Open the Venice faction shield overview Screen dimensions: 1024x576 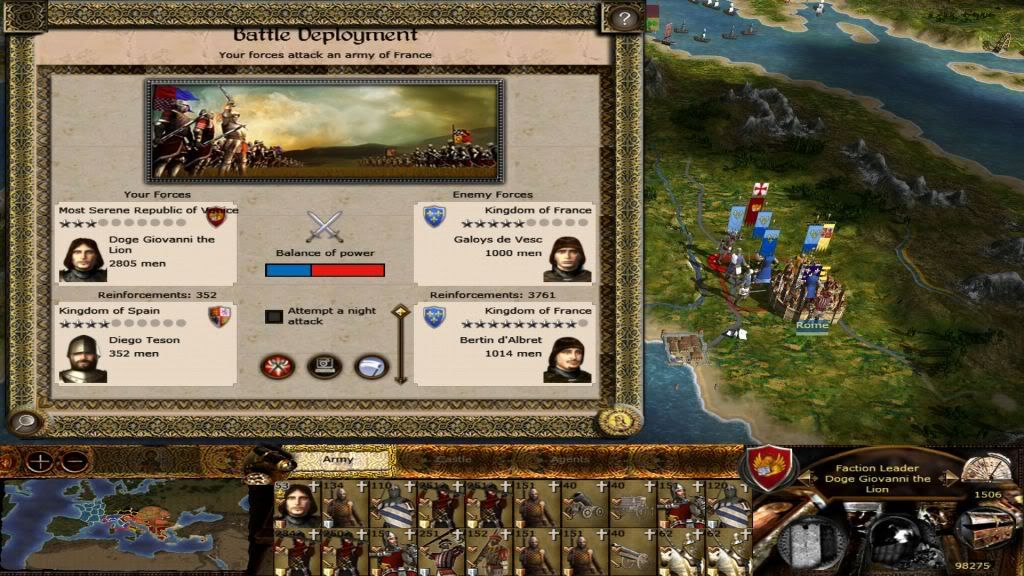(x=769, y=468)
